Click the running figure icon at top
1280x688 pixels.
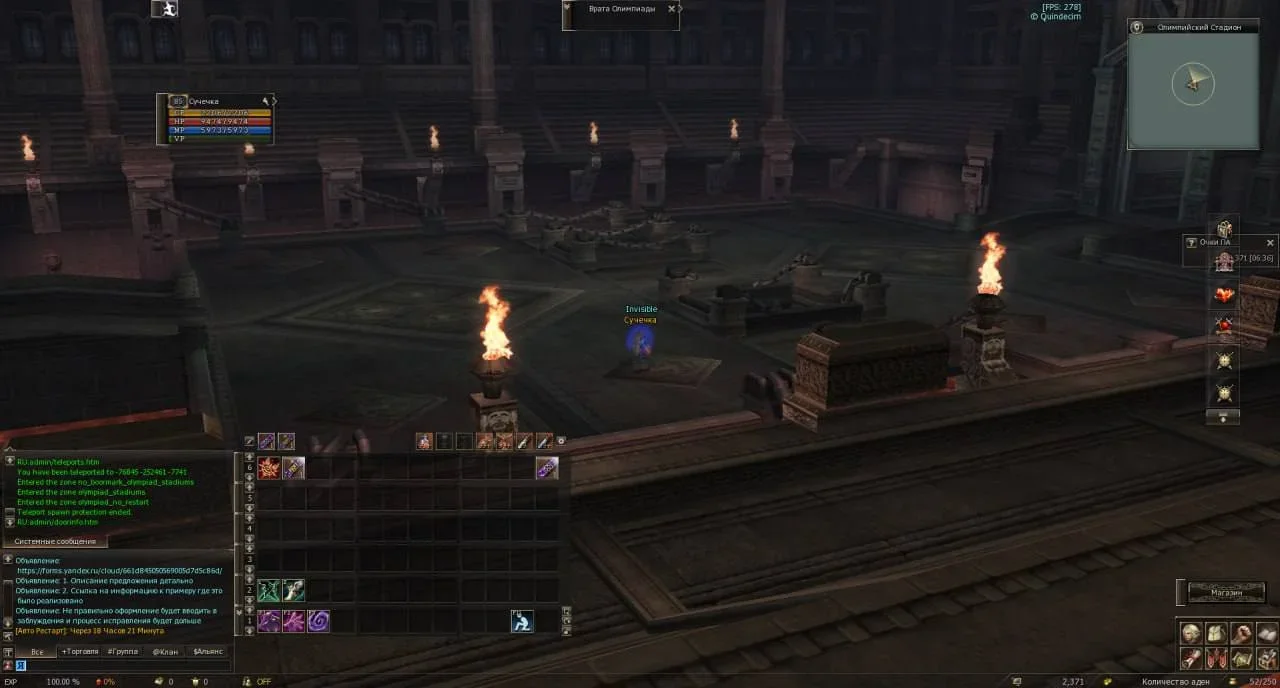[x=164, y=9]
